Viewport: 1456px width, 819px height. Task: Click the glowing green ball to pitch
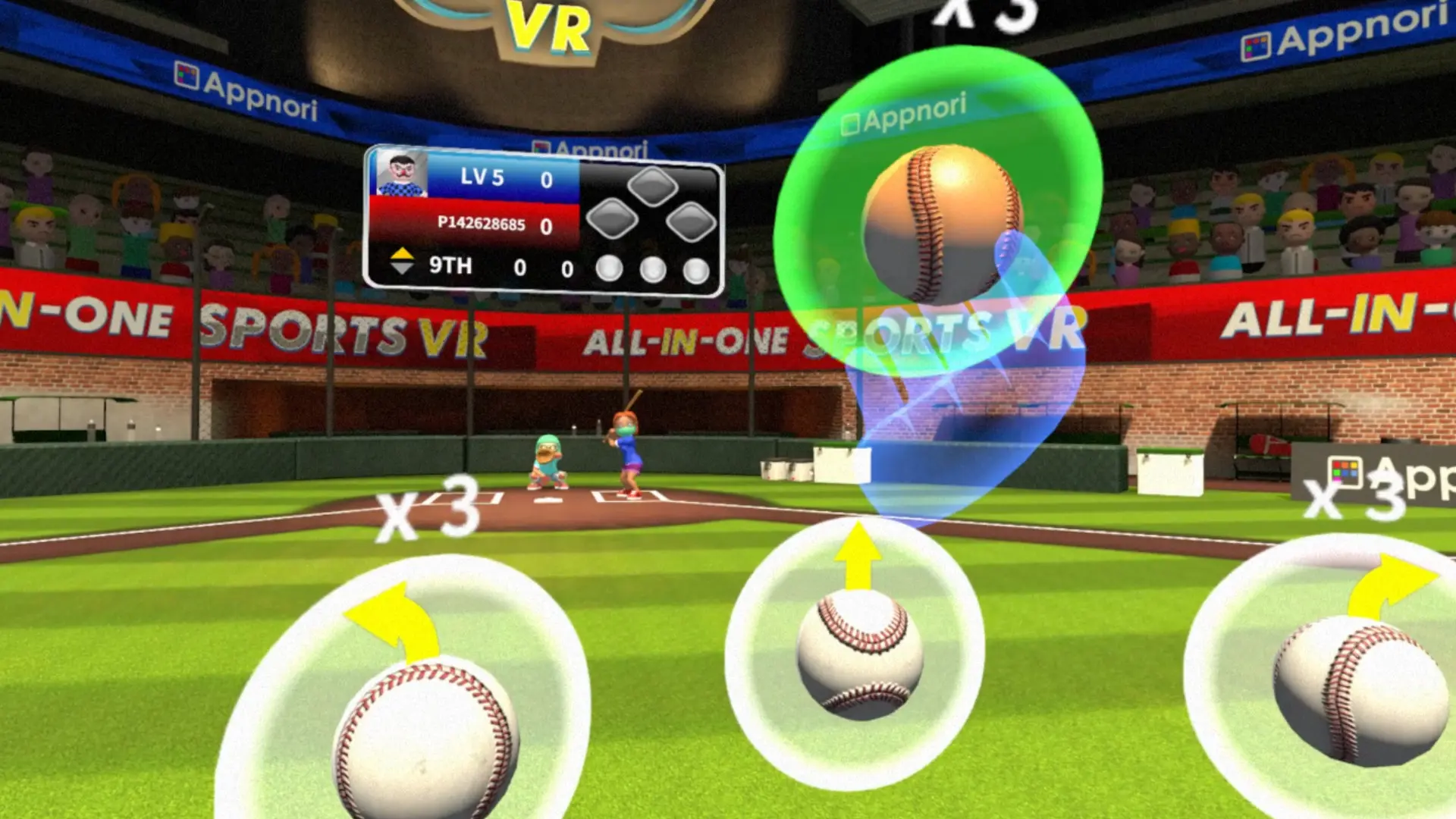point(944,220)
